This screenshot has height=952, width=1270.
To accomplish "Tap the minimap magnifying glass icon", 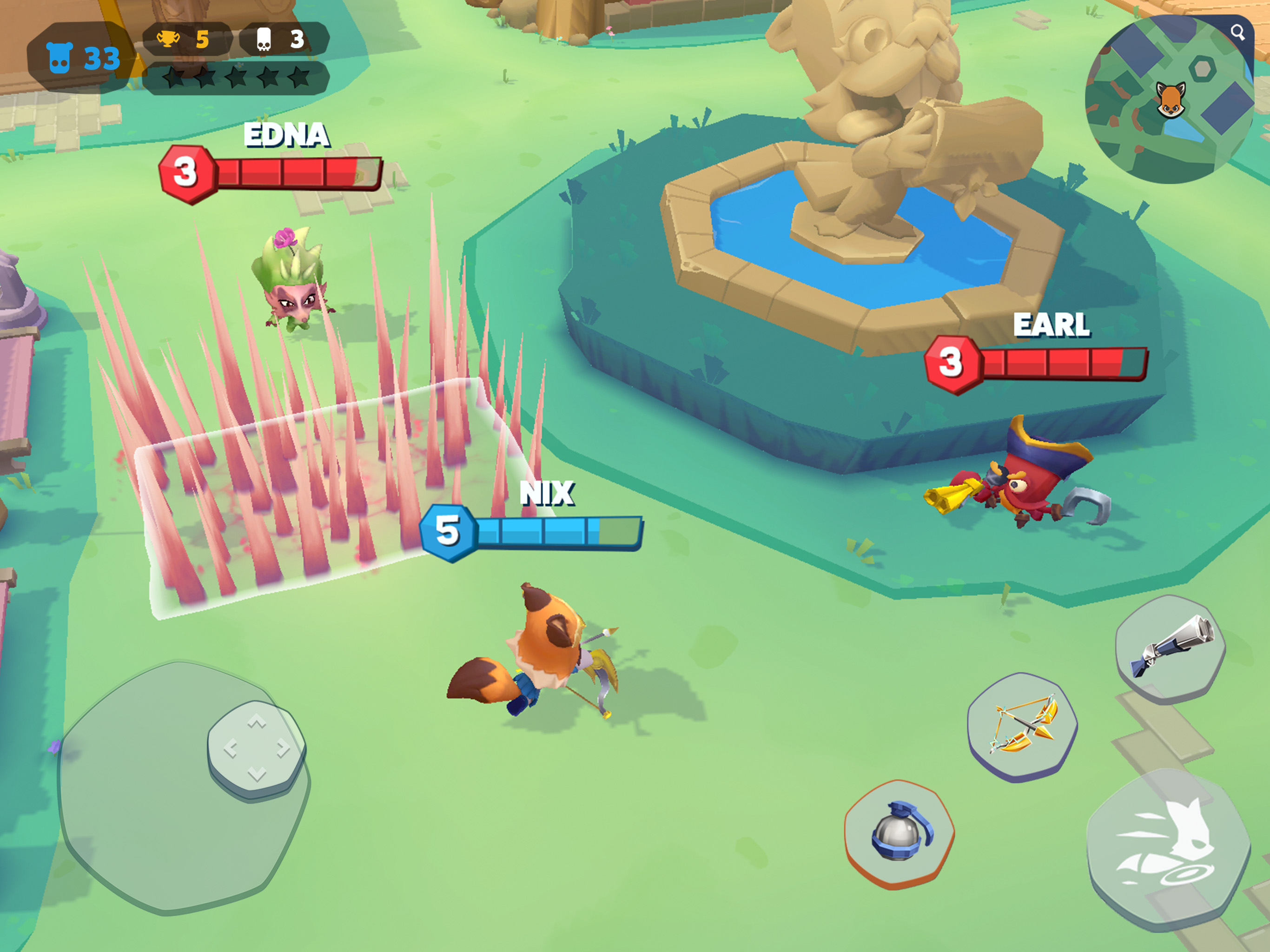I will pyautogui.click(x=1237, y=33).
